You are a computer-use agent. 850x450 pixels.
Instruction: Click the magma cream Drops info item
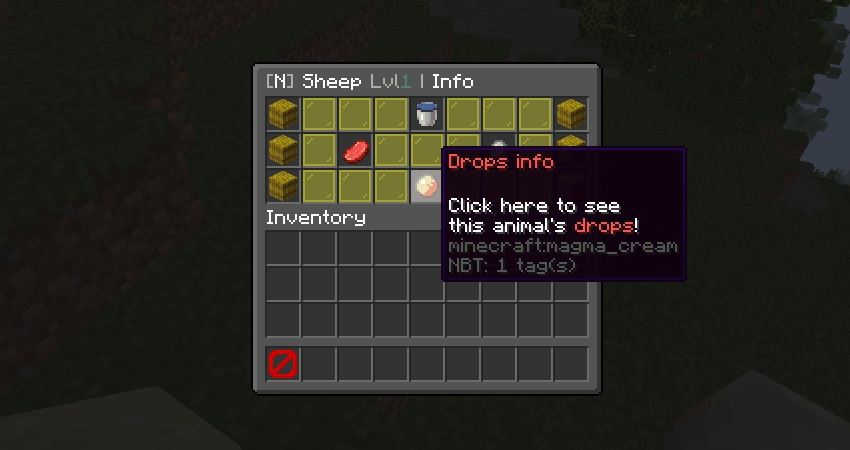tap(427, 186)
